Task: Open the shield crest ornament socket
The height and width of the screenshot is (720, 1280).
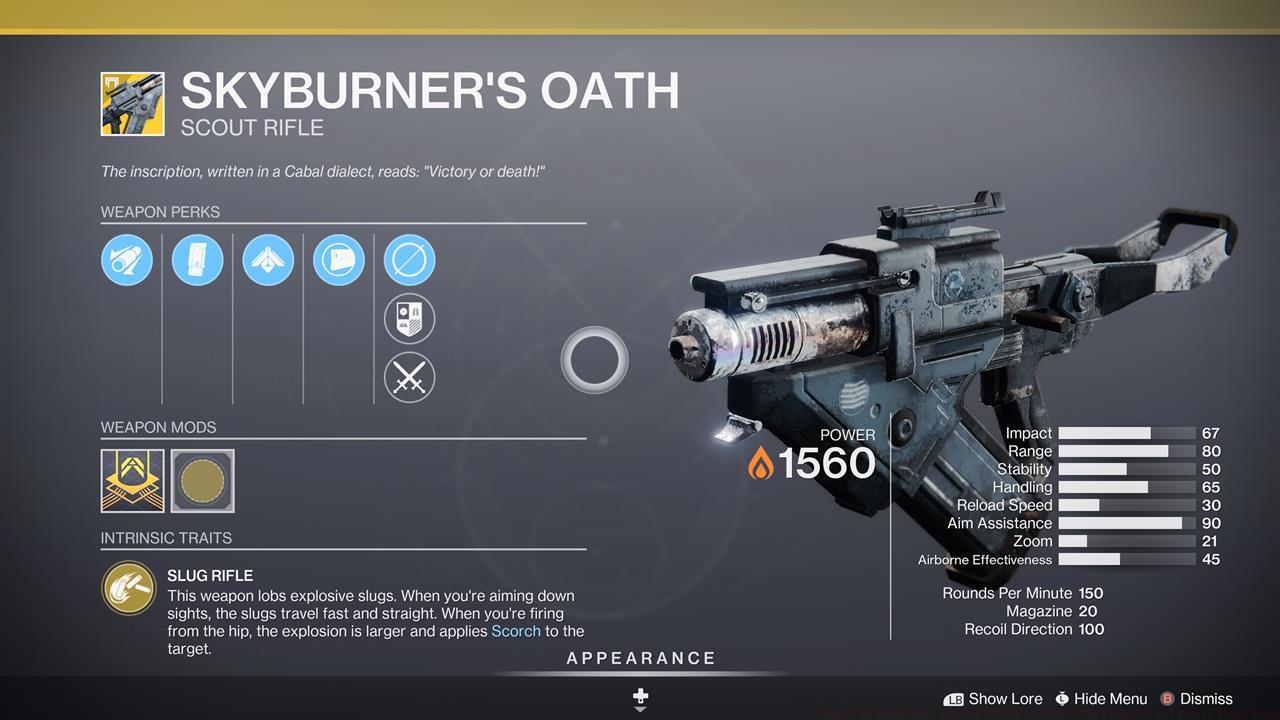Action: pos(409,318)
